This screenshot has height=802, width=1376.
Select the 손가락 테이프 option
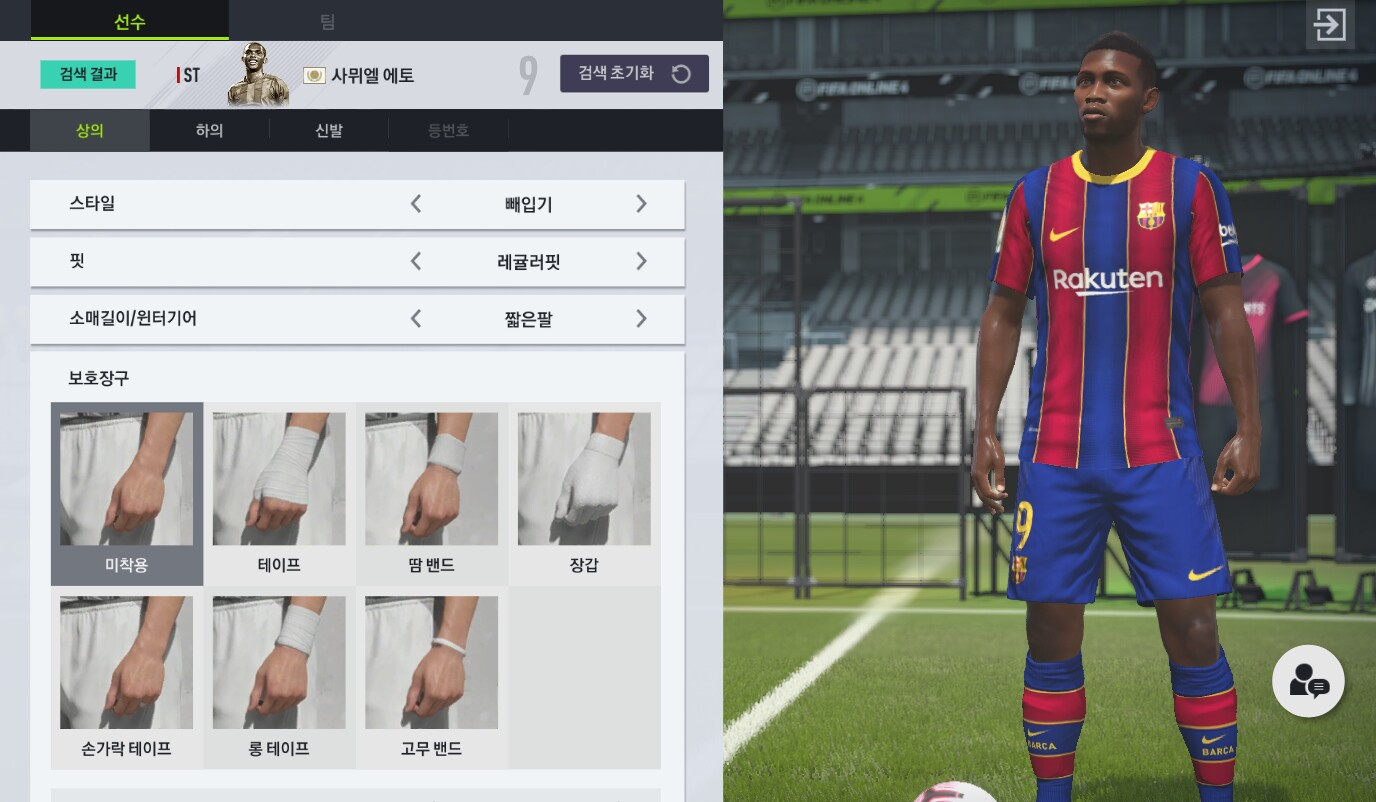tap(127, 677)
